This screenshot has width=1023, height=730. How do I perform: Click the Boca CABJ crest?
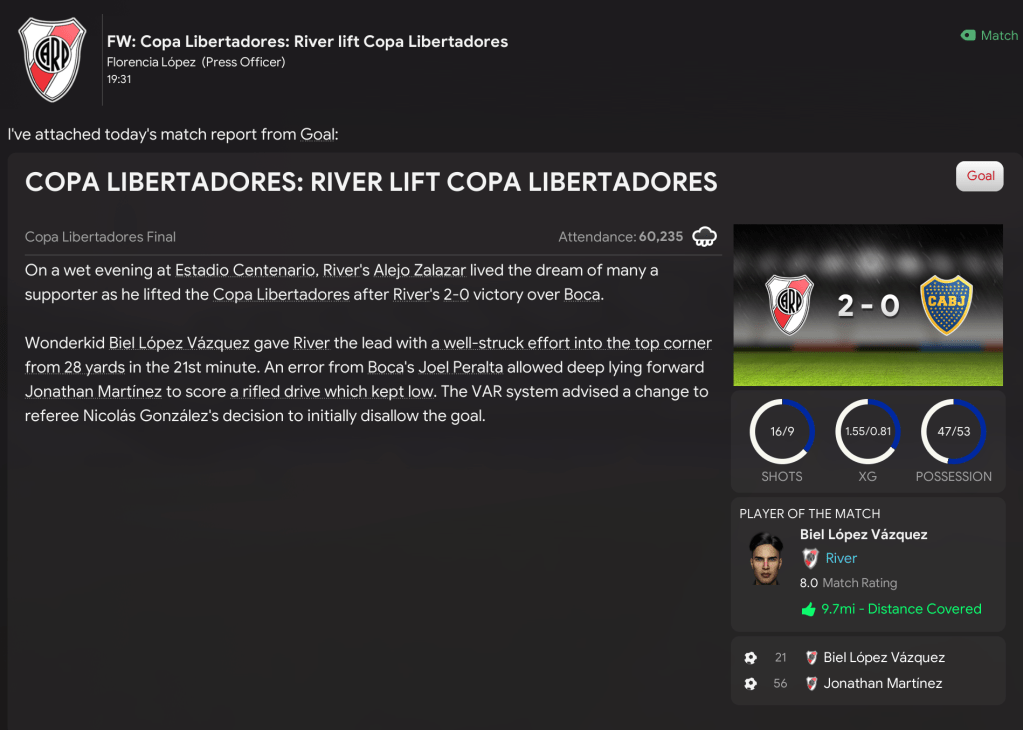point(945,305)
